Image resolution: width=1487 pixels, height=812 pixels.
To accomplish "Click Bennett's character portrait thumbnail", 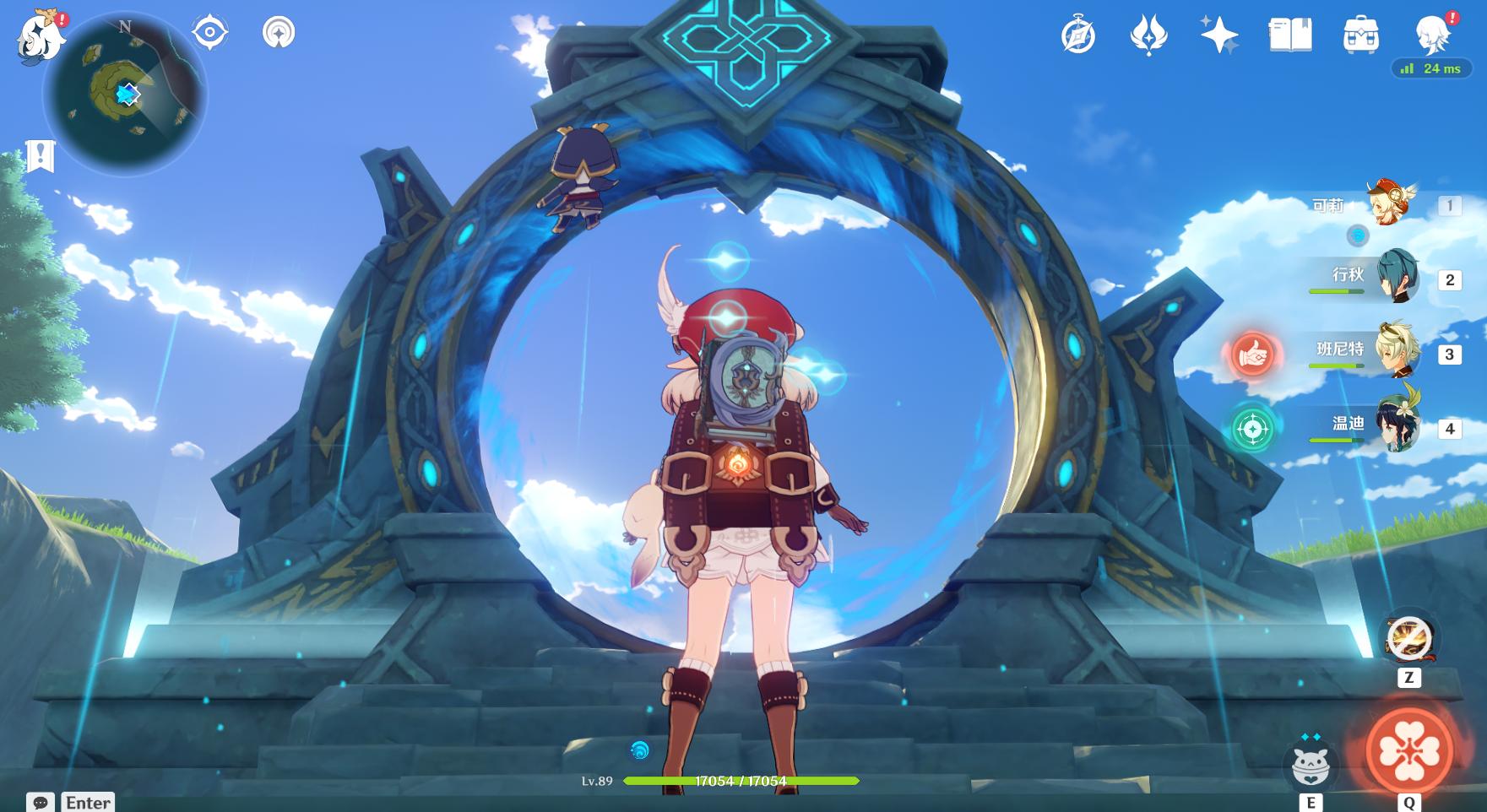I will [x=1397, y=355].
